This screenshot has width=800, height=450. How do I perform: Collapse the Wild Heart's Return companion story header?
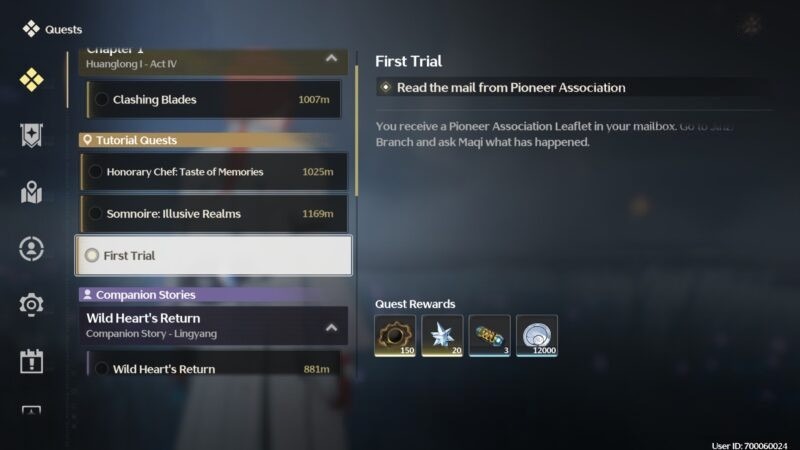coord(331,326)
